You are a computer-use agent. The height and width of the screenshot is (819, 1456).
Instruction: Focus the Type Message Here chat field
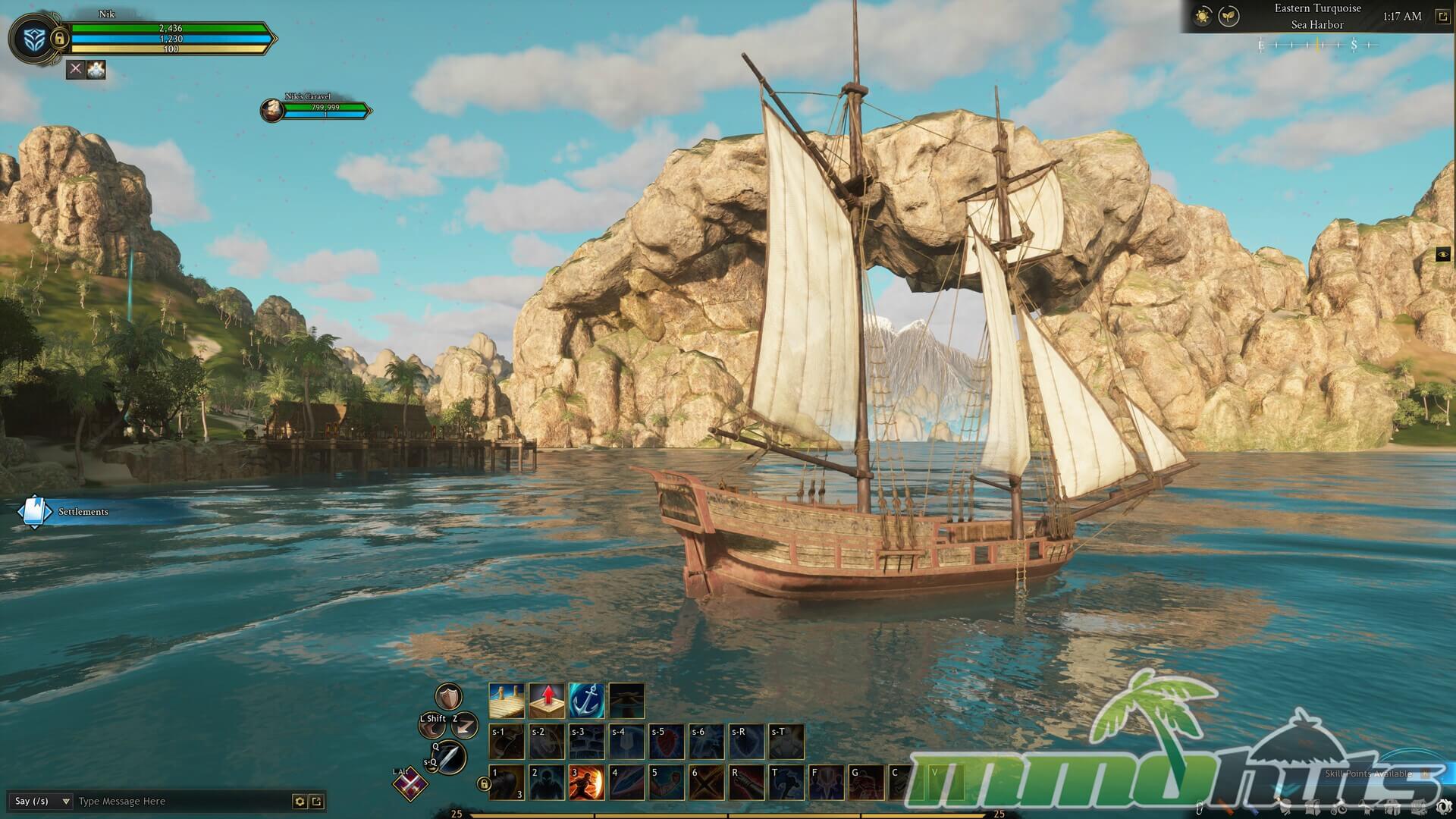[182, 801]
